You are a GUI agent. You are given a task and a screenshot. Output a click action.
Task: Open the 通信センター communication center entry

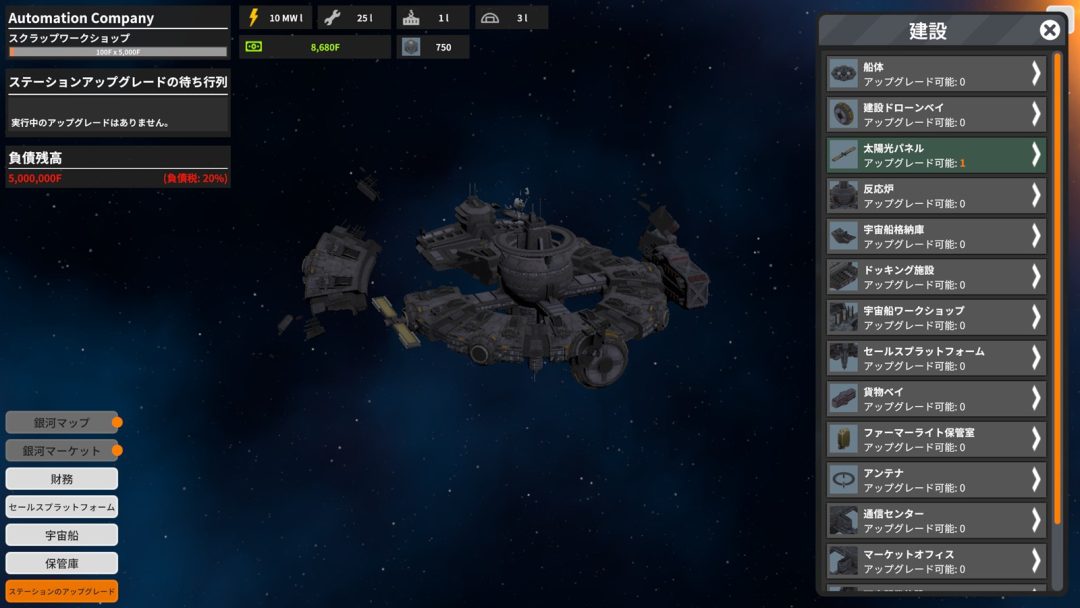pos(936,520)
